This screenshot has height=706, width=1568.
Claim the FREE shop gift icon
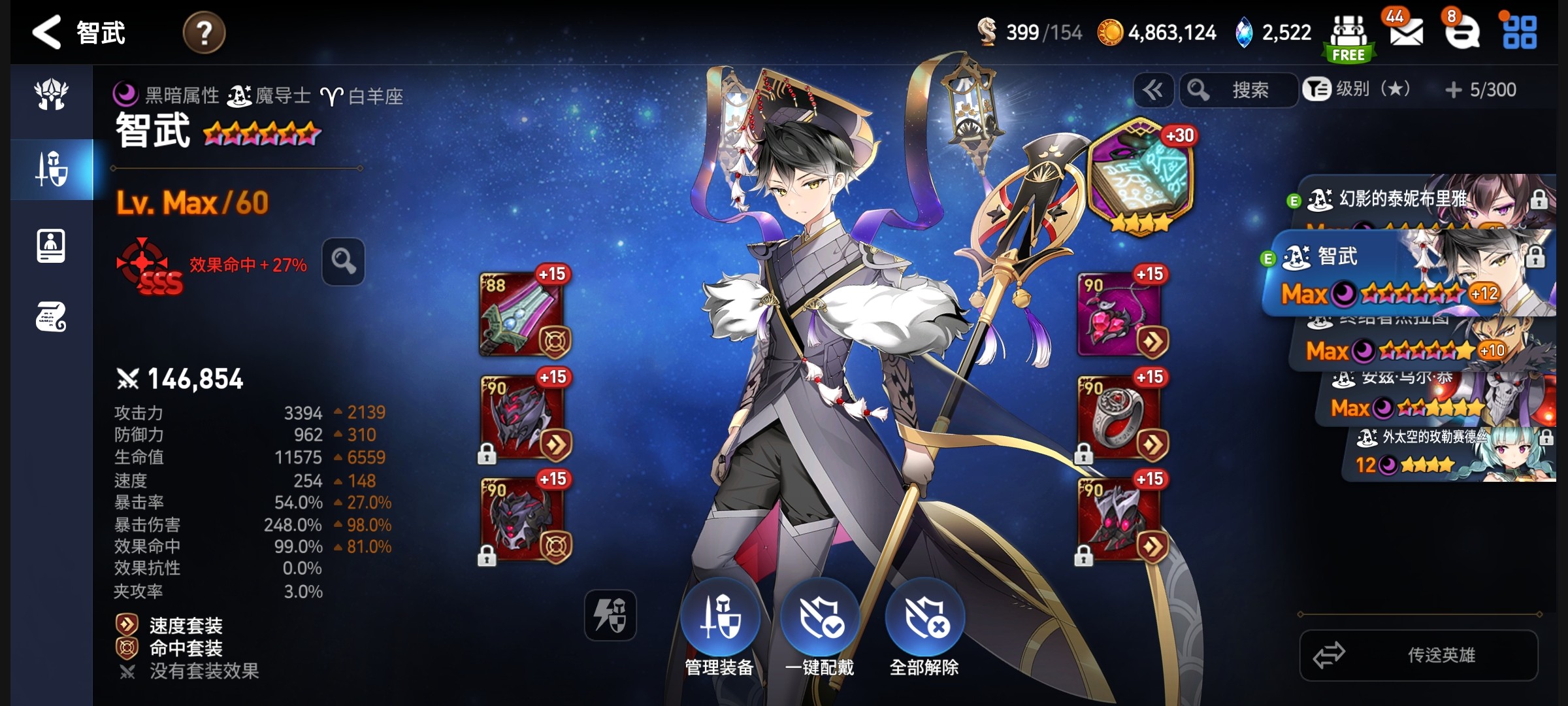(x=1349, y=38)
